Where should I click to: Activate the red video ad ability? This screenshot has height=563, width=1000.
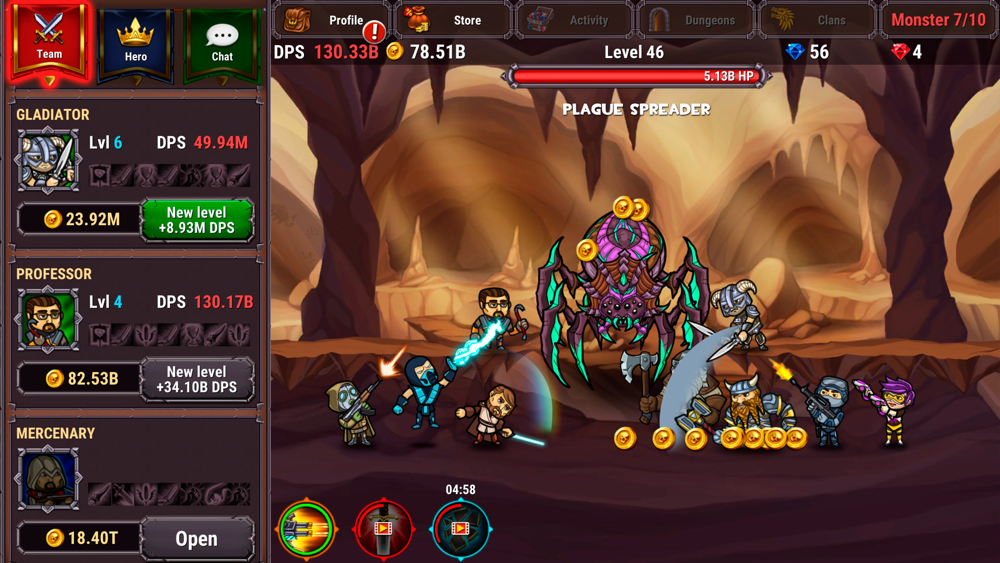point(383,528)
